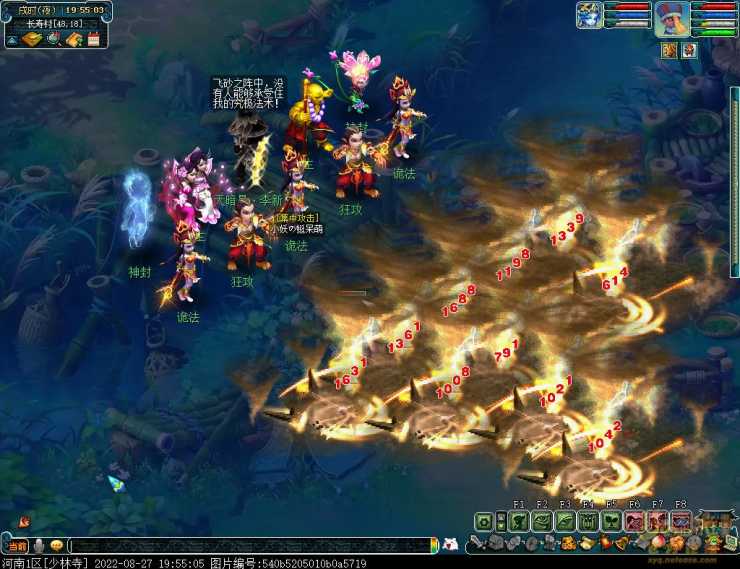Use the blue-red F8 hotkey slot
This screenshot has width=740, height=569.
click(680, 521)
